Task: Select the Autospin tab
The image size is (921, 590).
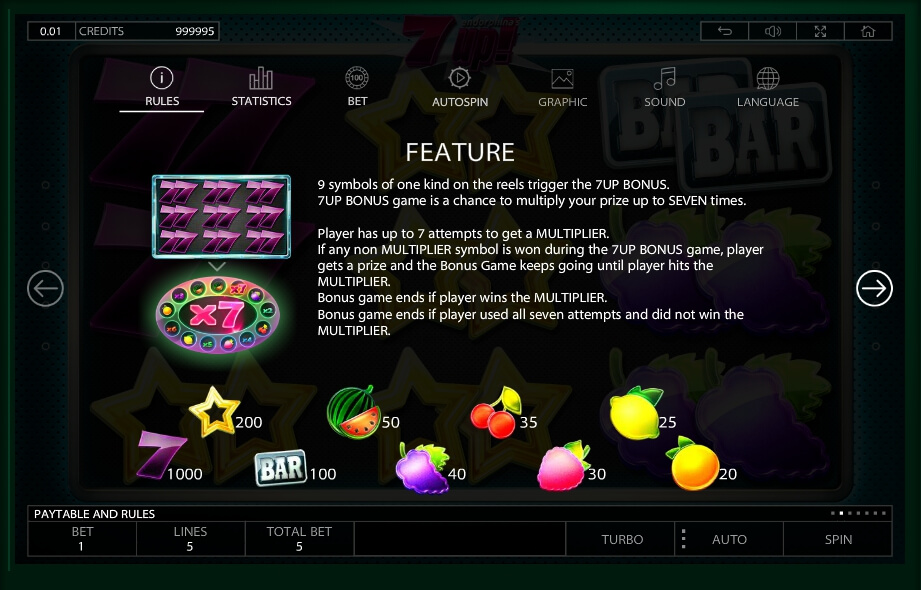Action: (x=460, y=87)
